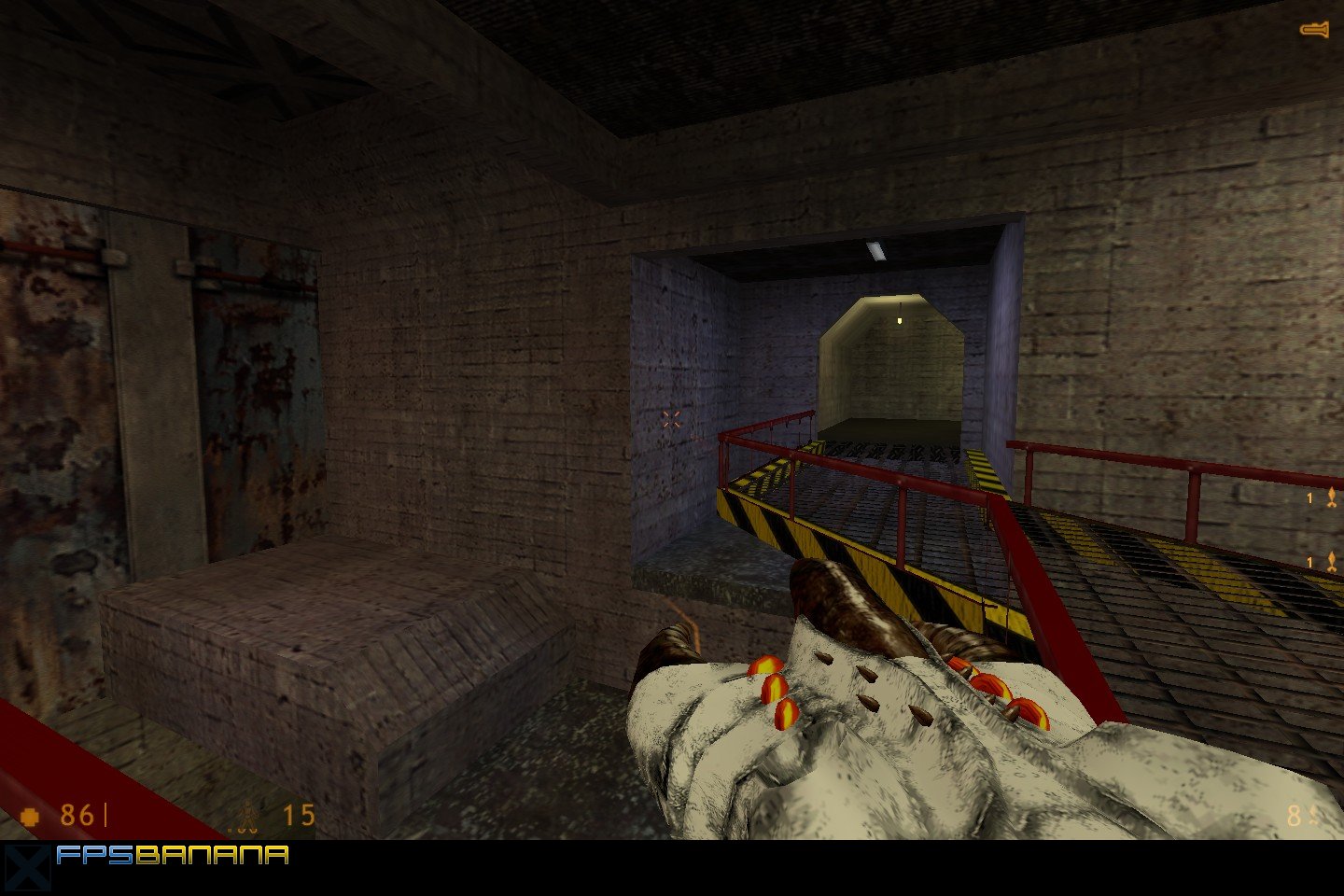This screenshot has height=896, width=1344.
Task: Click the lower grenade item icon on the right HUD
Action: (1332, 561)
